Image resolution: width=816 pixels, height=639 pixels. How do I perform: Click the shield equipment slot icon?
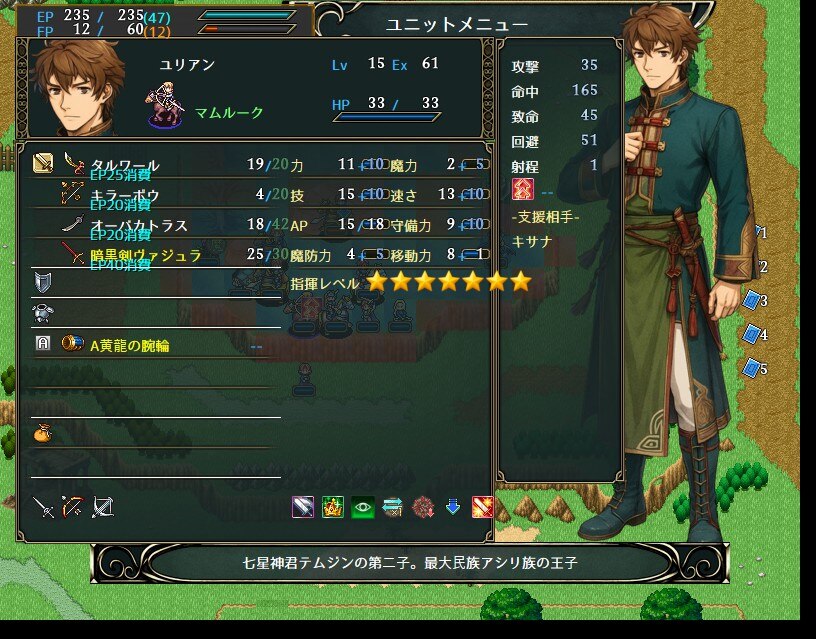tap(42, 284)
